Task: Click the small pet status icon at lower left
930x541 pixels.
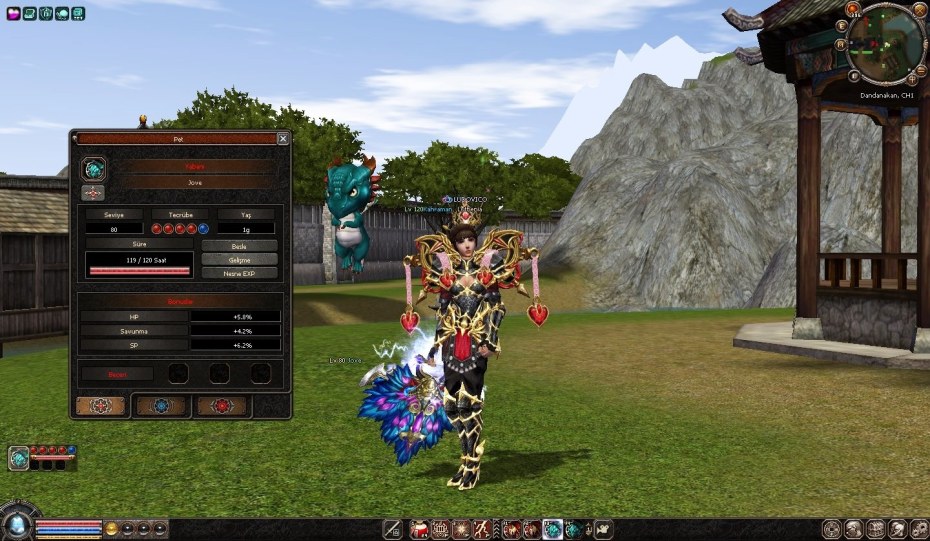Action: [x=19, y=458]
